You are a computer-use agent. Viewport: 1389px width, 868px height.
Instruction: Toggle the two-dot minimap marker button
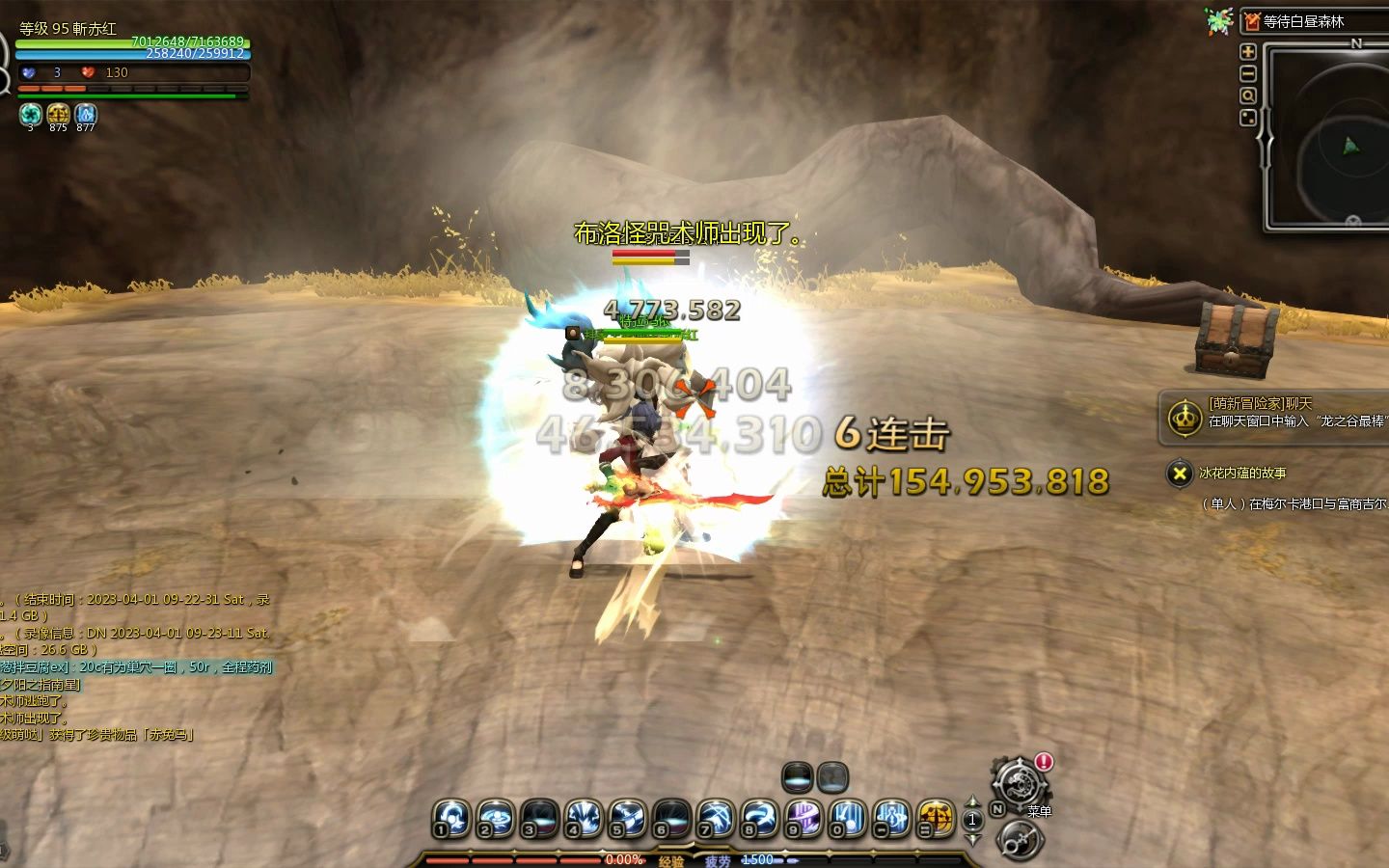pyautogui.click(x=1247, y=118)
